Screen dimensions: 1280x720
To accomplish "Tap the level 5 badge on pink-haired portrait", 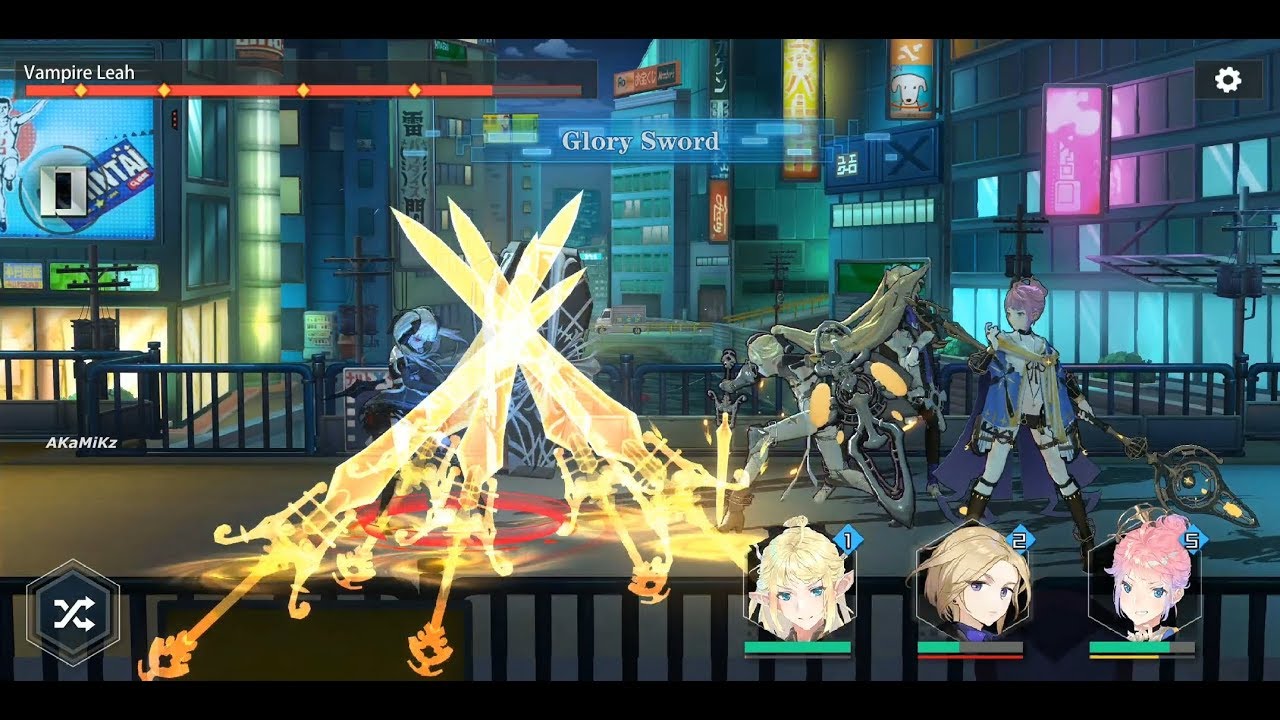I will (x=1191, y=538).
